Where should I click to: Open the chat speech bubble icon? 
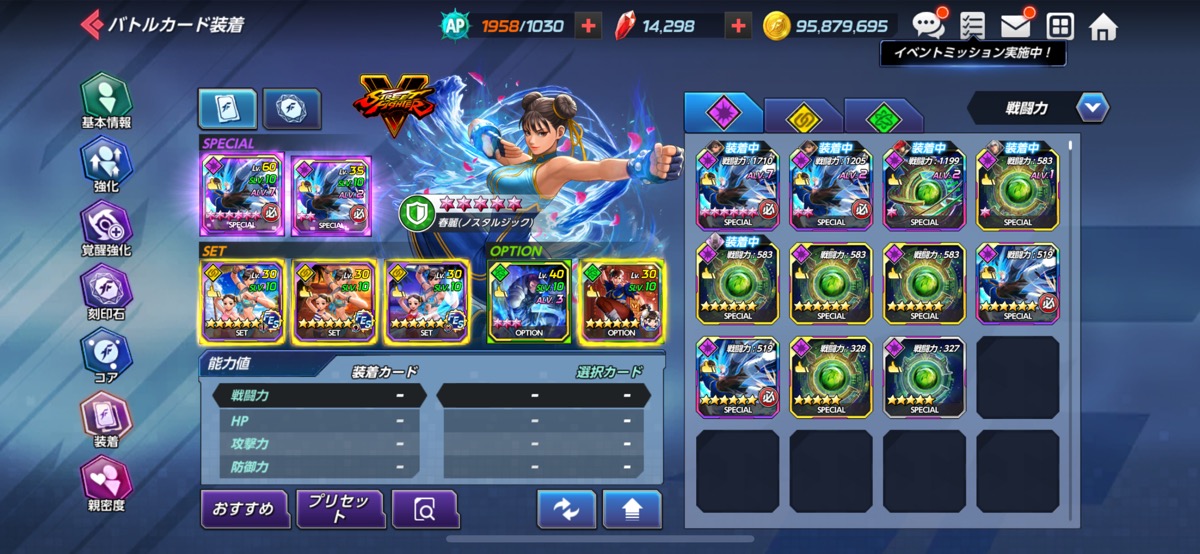point(928,25)
